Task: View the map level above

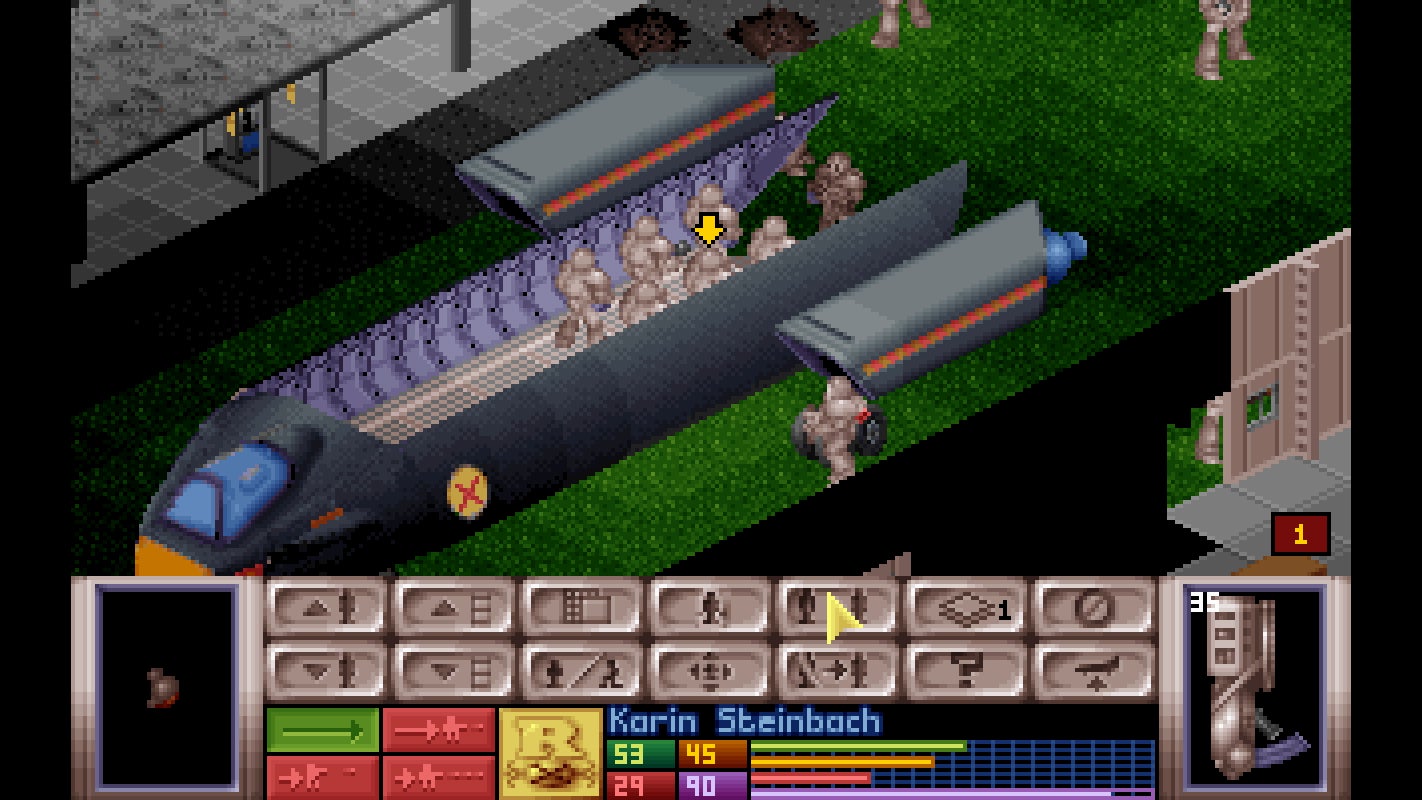Action: (x=455, y=610)
